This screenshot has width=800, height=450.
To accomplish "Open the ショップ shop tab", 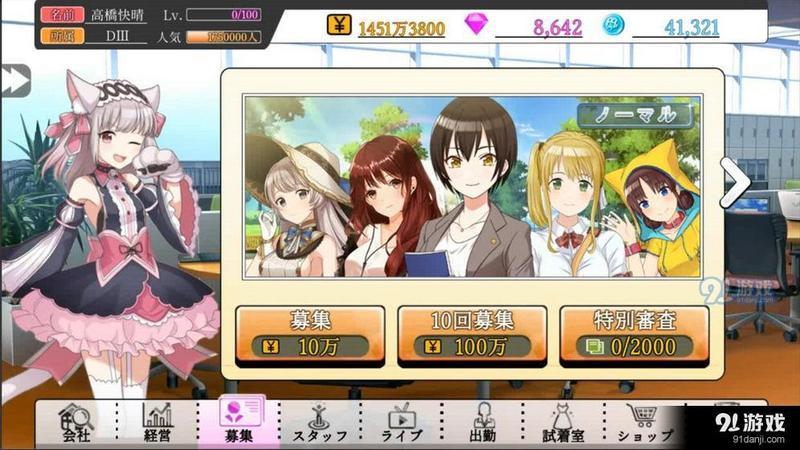I will click(645, 423).
